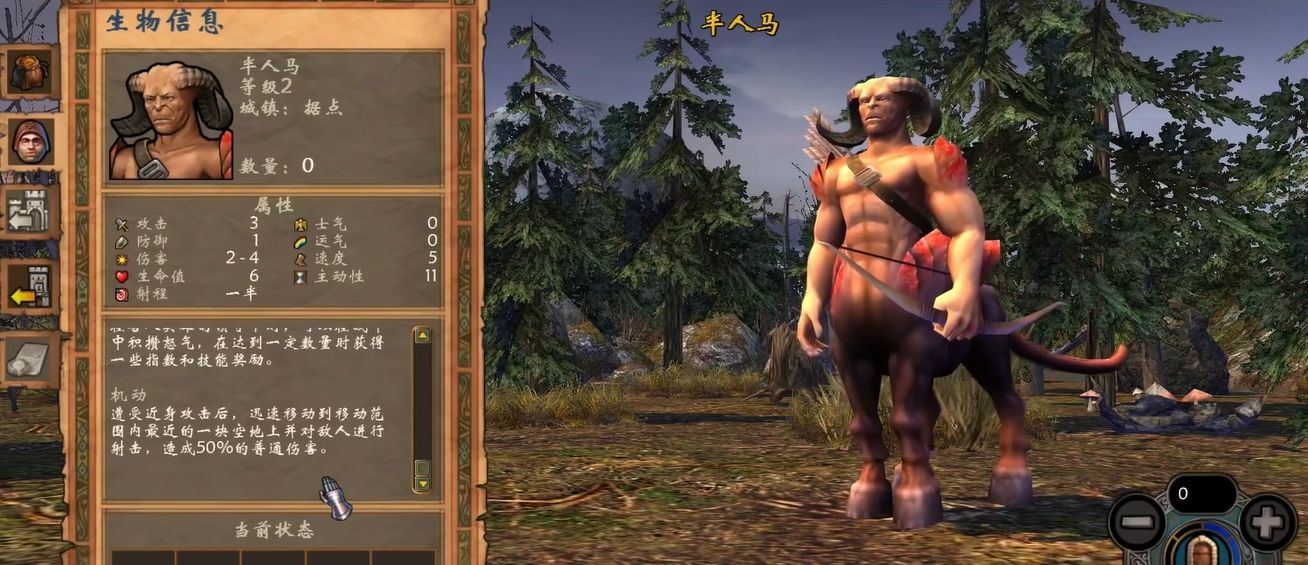Select the hooded hero portrait icon
The image size is (1308, 565).
tap(30, 144)
